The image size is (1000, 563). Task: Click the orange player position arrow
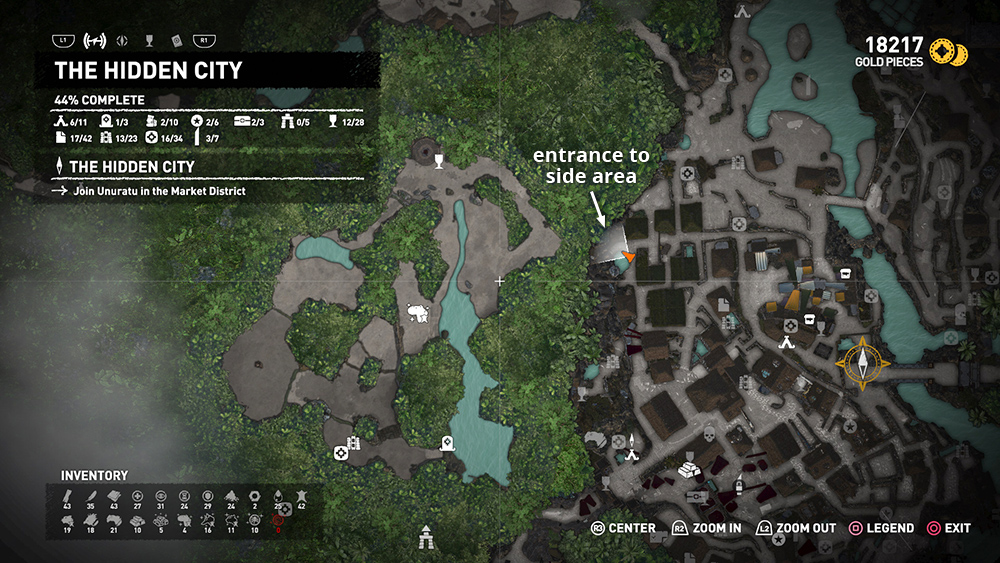coord(629,258)
